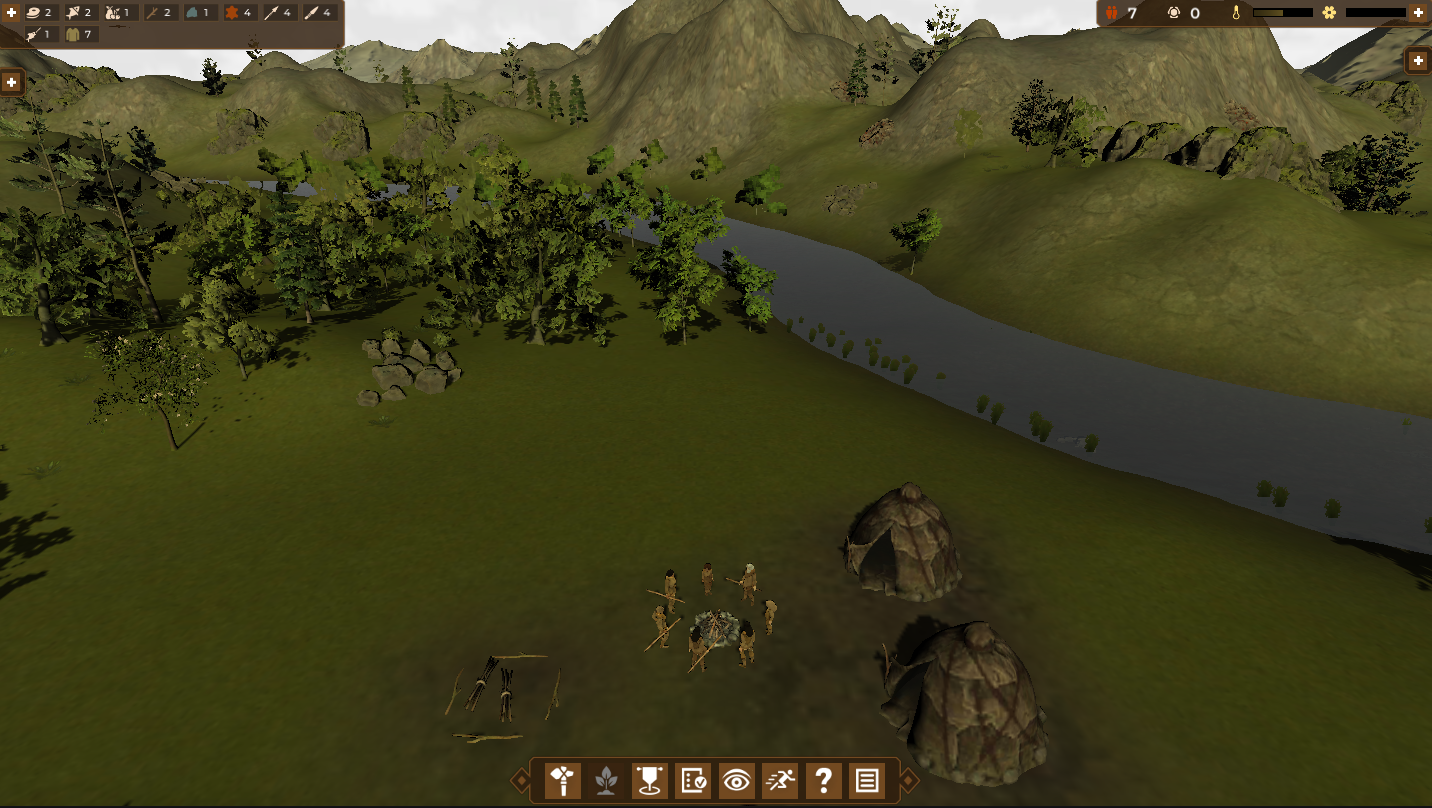The width and height of the screenshot is (1432, 808).
Task: Click the running man speed button
Action: pos(780,780)
